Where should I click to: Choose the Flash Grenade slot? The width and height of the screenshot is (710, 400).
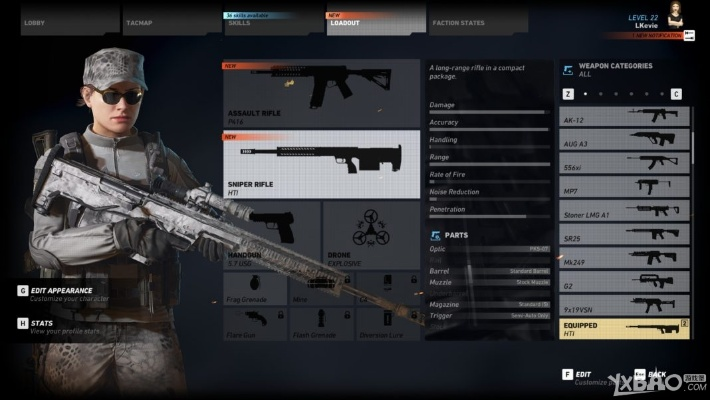[x=320, y=324]
